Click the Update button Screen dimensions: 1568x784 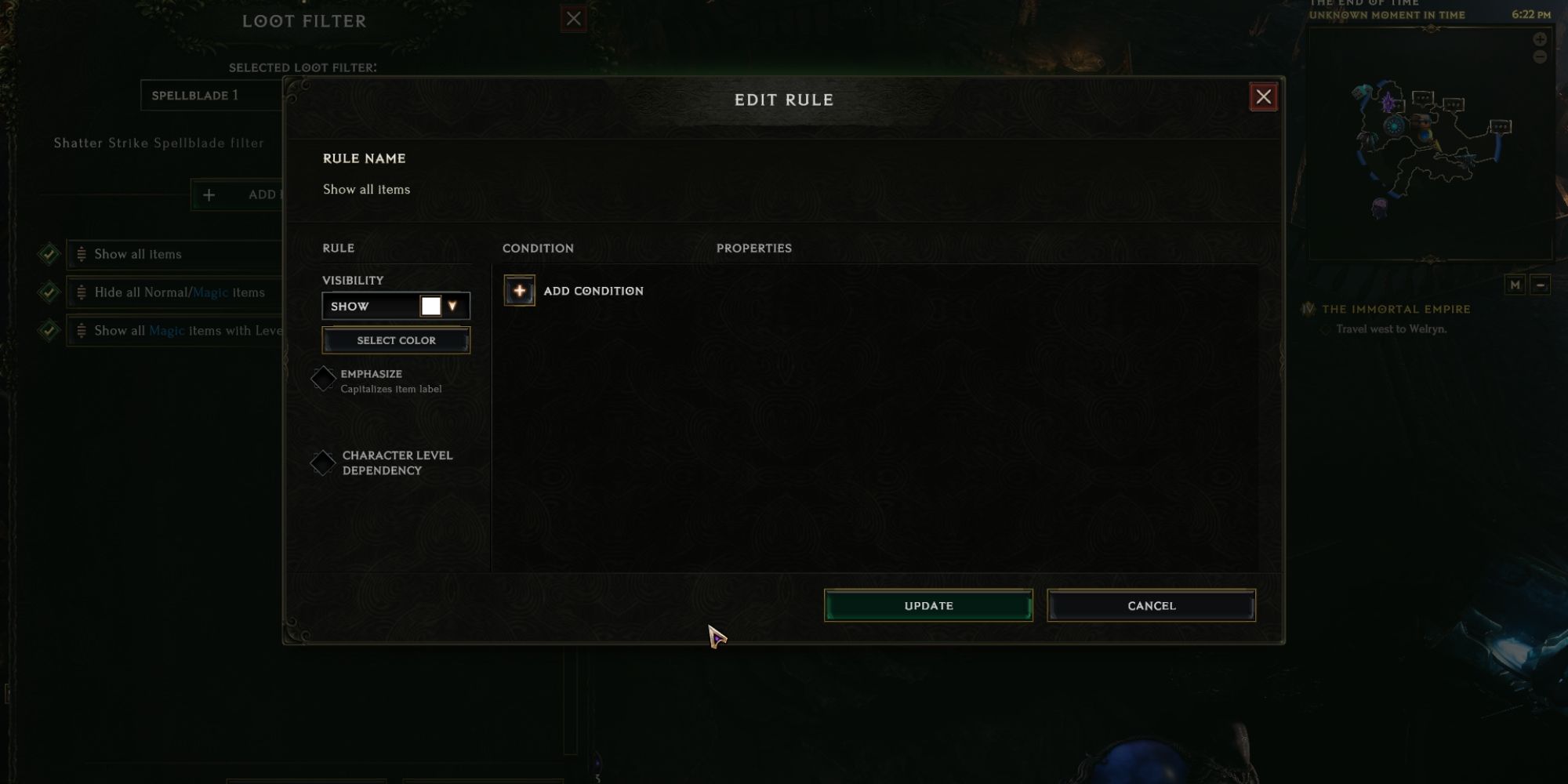(927, 605)
